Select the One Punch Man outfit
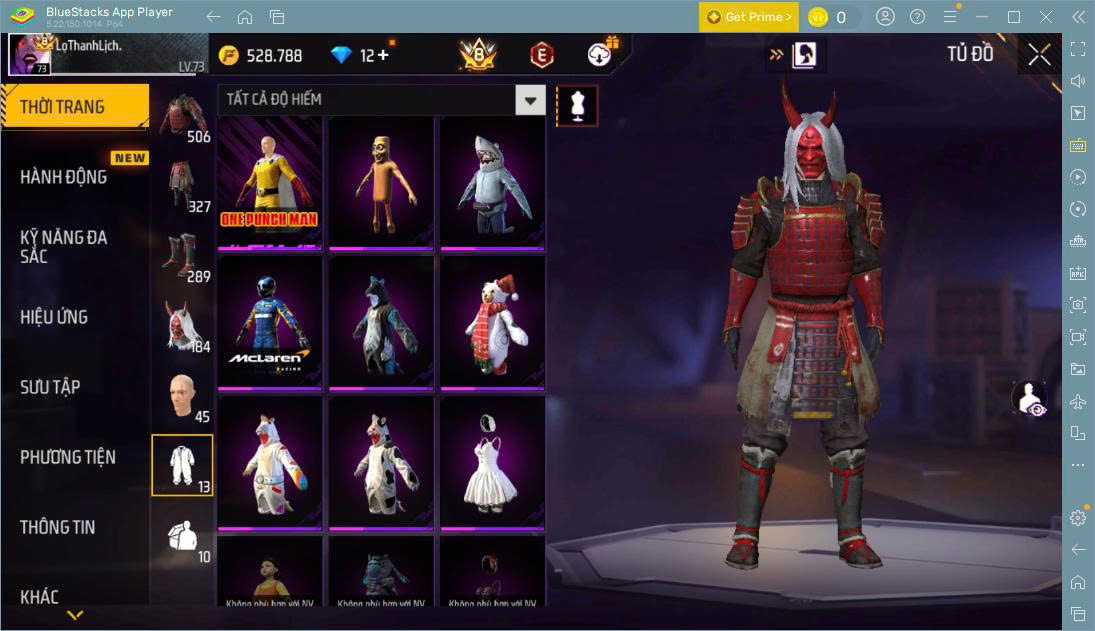 270,182
